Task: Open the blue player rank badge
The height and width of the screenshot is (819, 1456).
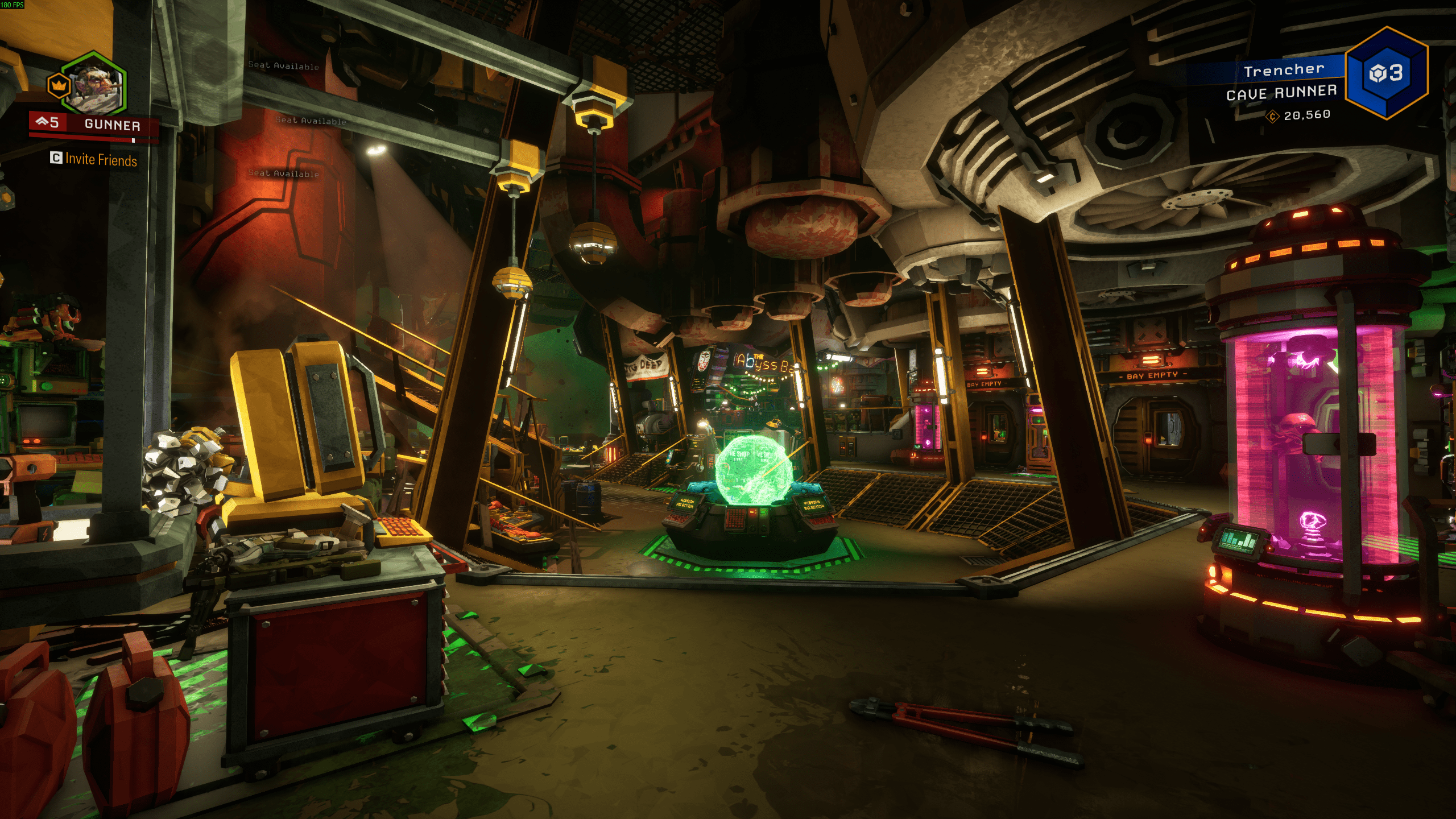Action: click(1386, 73)
